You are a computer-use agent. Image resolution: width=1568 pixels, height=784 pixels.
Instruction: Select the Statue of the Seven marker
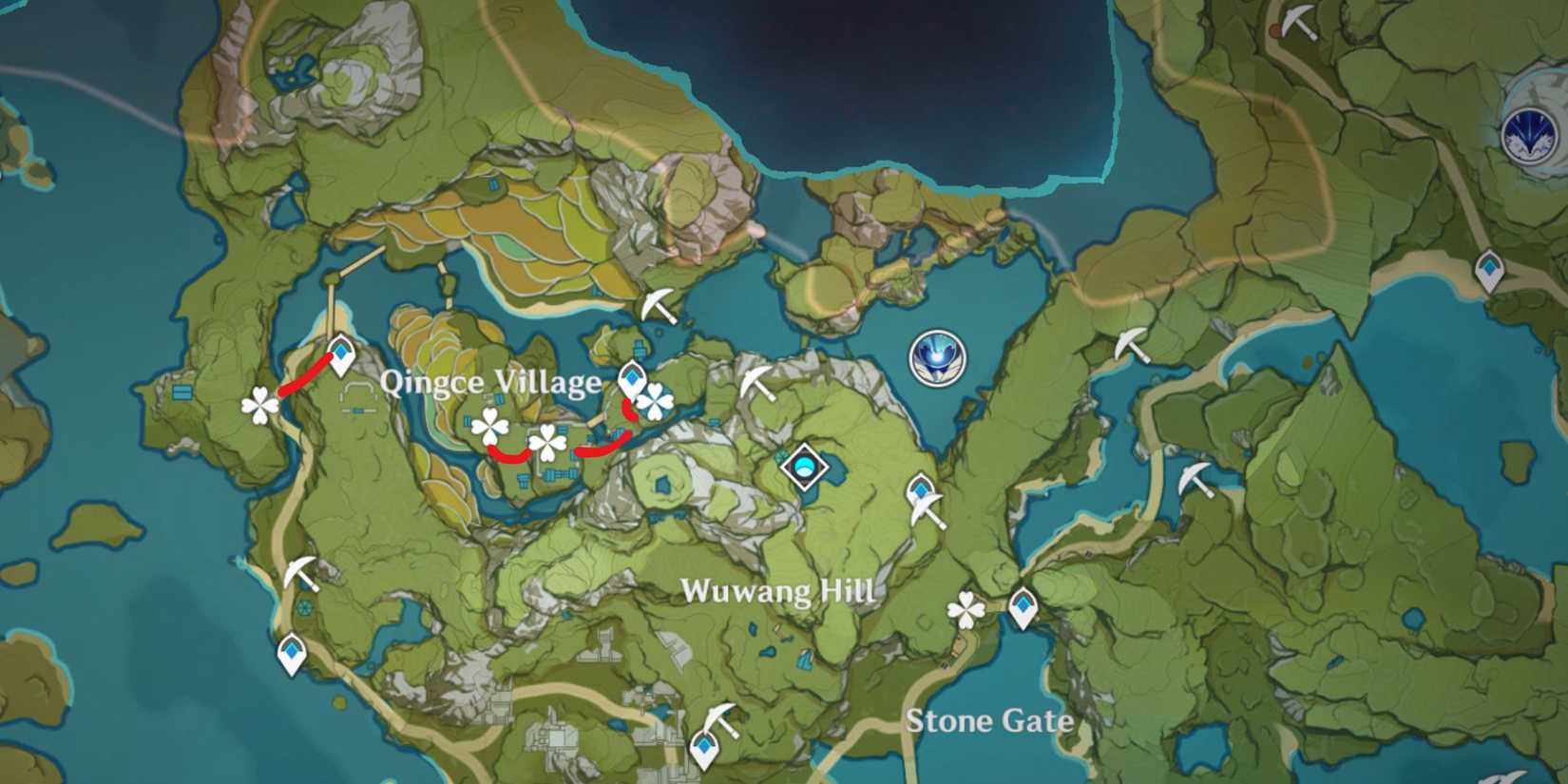pyautogui.click(x=936, y=358)
